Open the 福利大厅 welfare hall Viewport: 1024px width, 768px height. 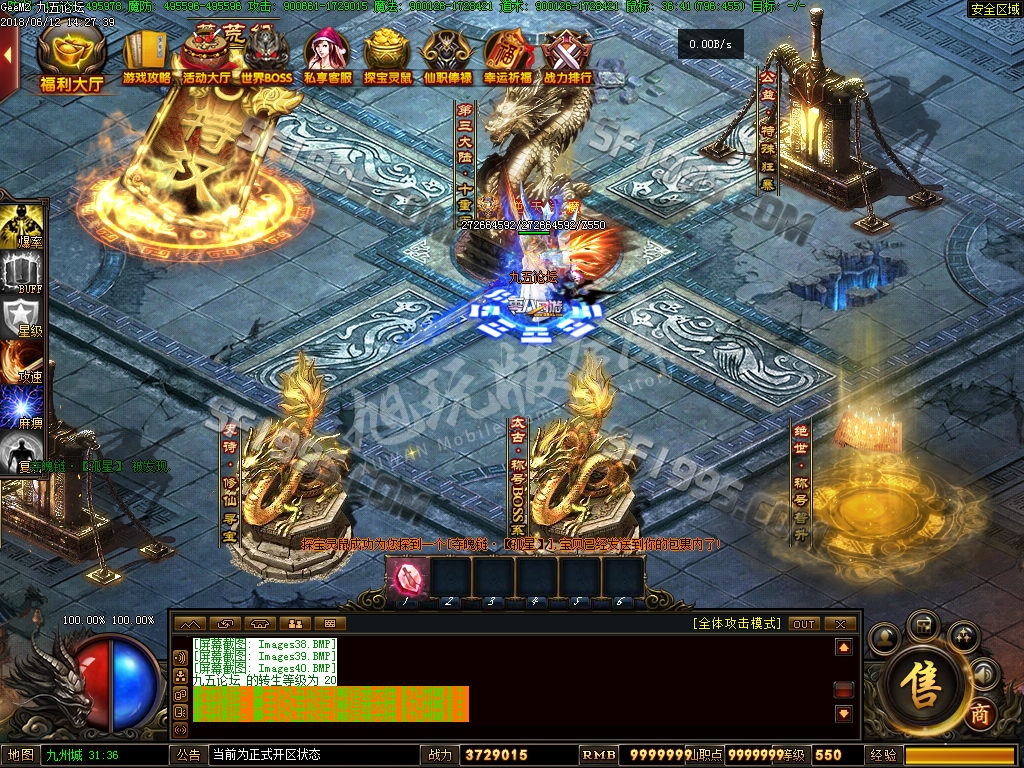tap(72, 61)
